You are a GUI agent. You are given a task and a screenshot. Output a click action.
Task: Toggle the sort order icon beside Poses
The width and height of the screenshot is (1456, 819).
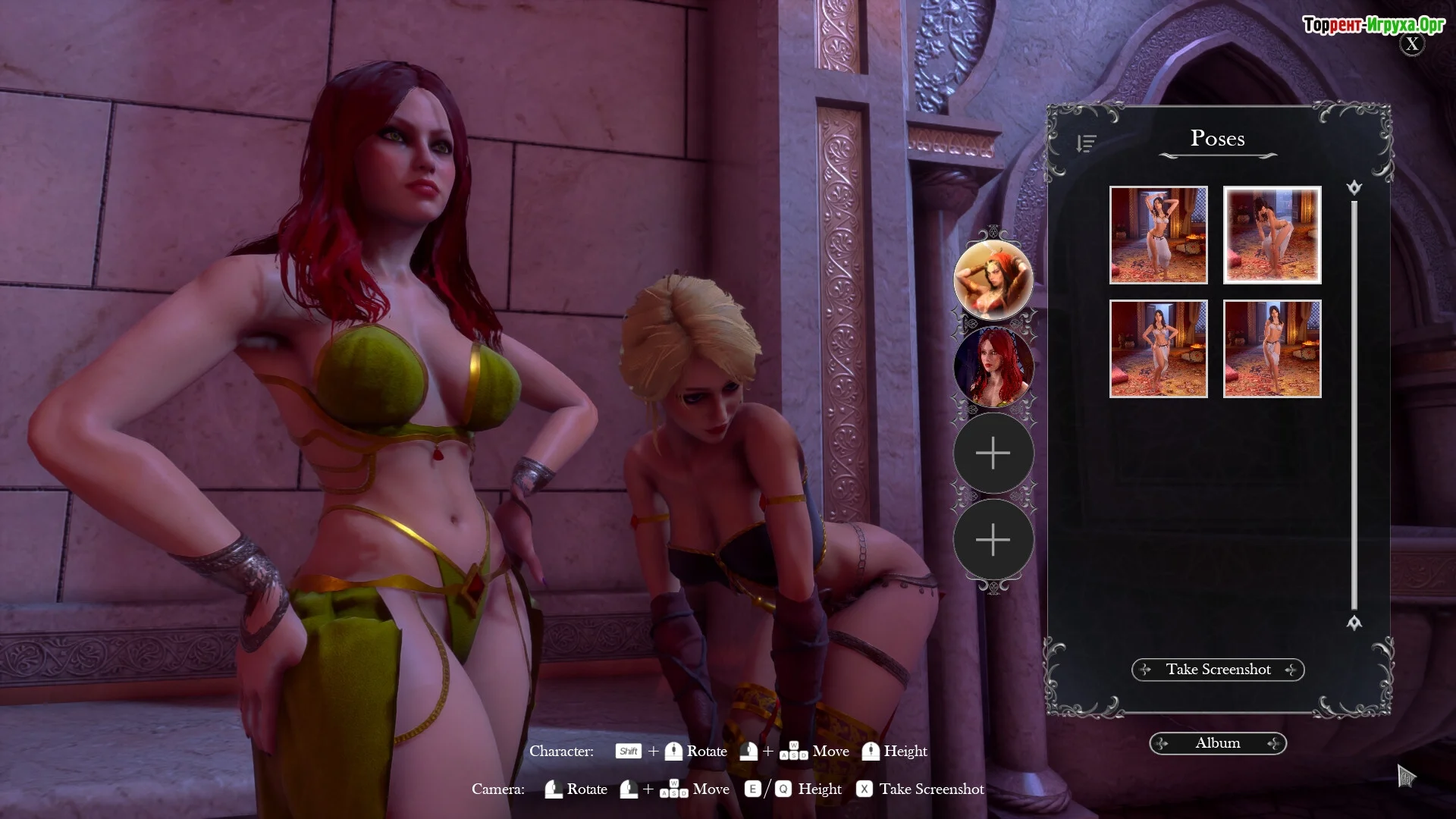(x=1086, y=143)
